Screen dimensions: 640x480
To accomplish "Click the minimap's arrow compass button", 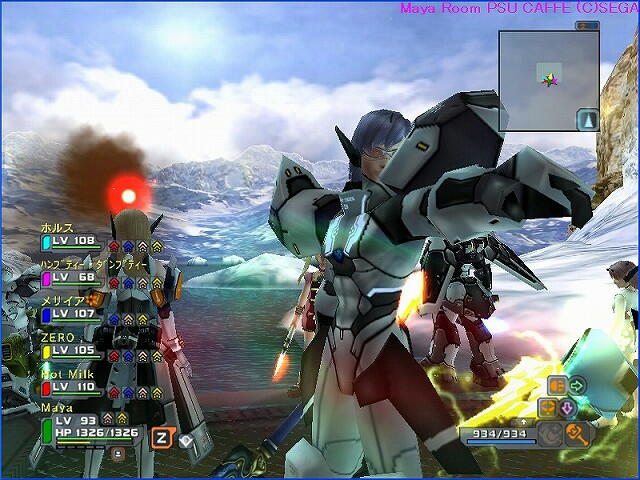I will (587, 120).
